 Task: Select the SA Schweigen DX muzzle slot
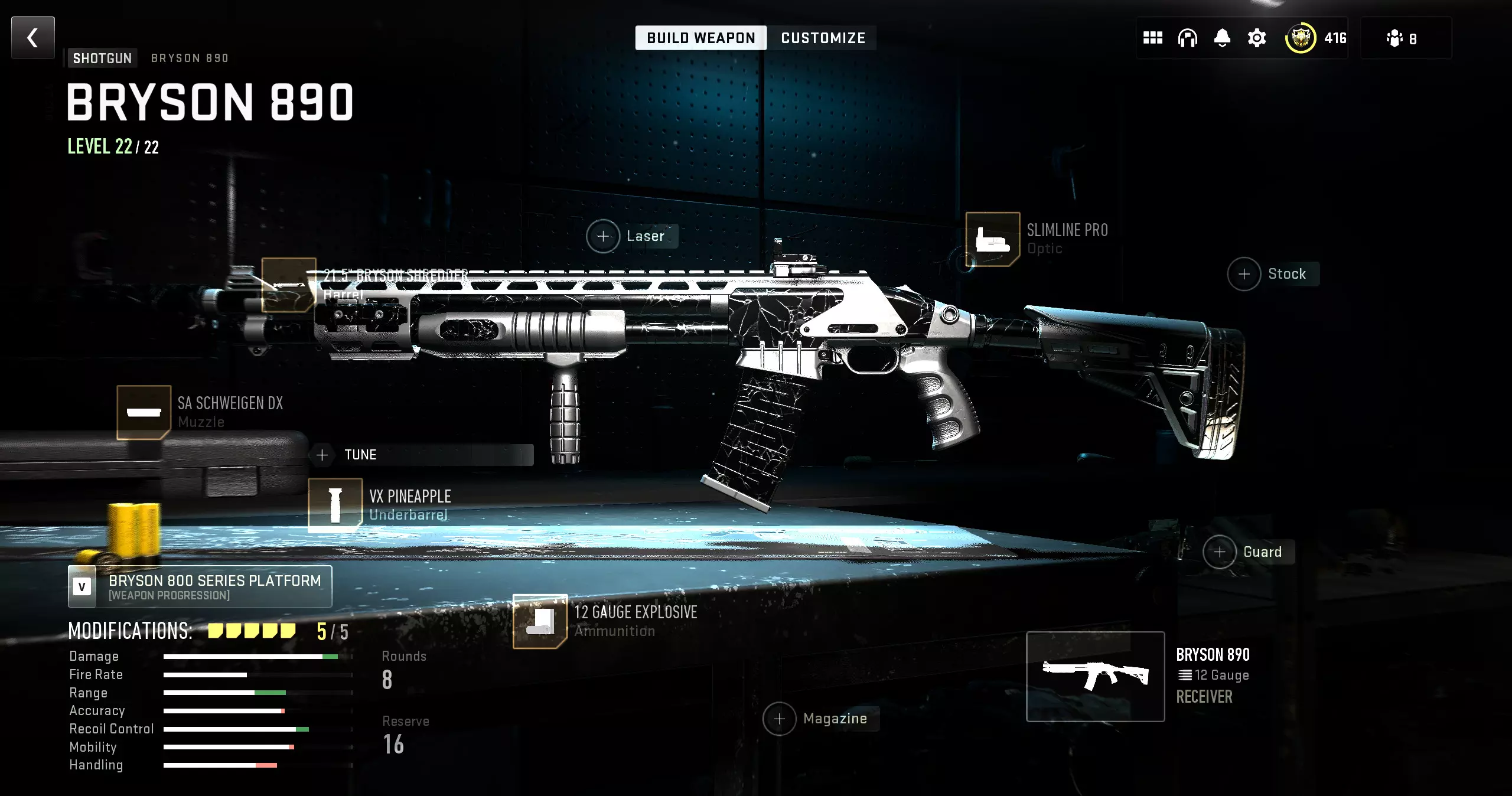coord(144,412)
